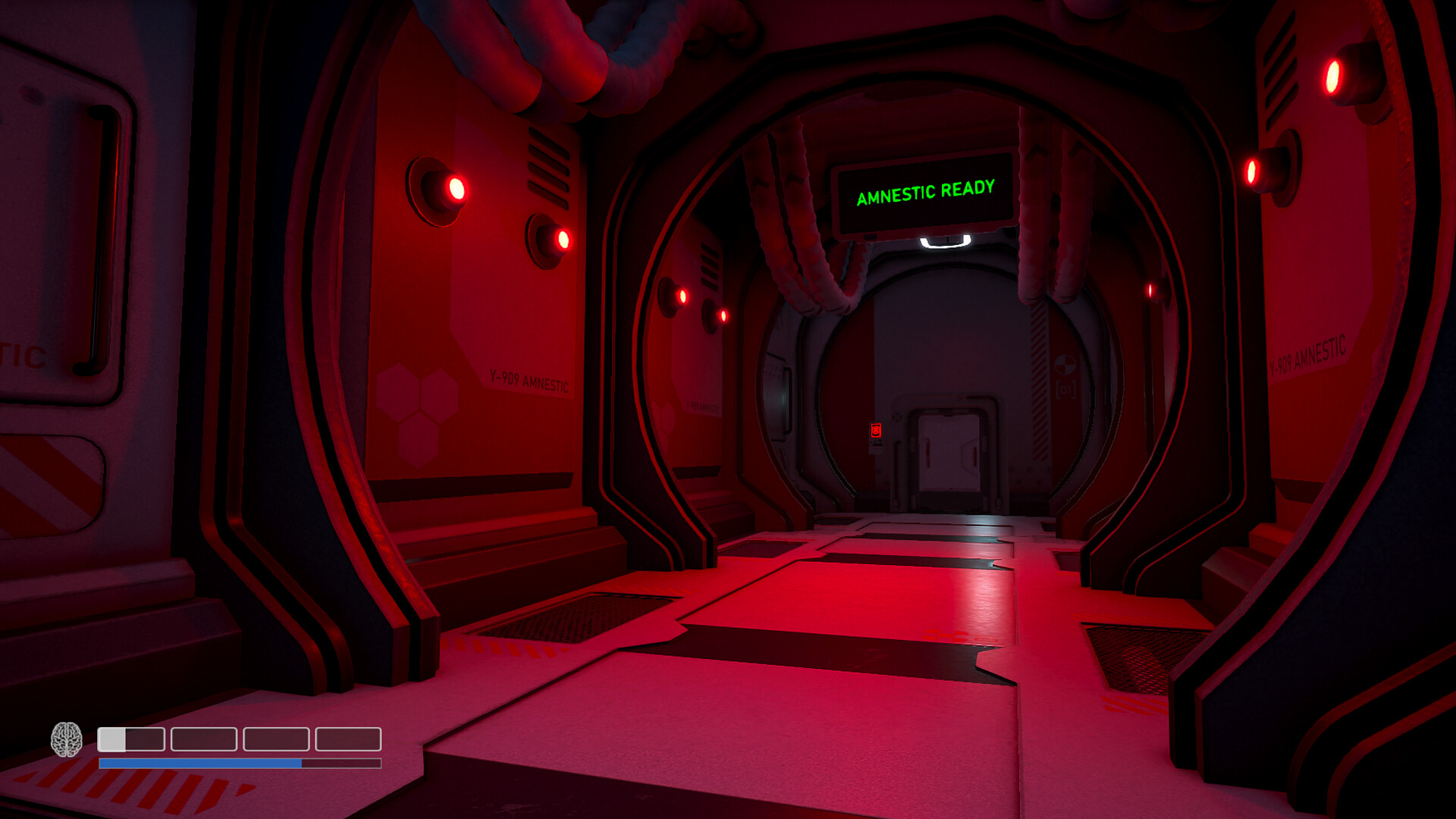
Task: Select the red lock panel beside the door
Action: click(875, 429)
